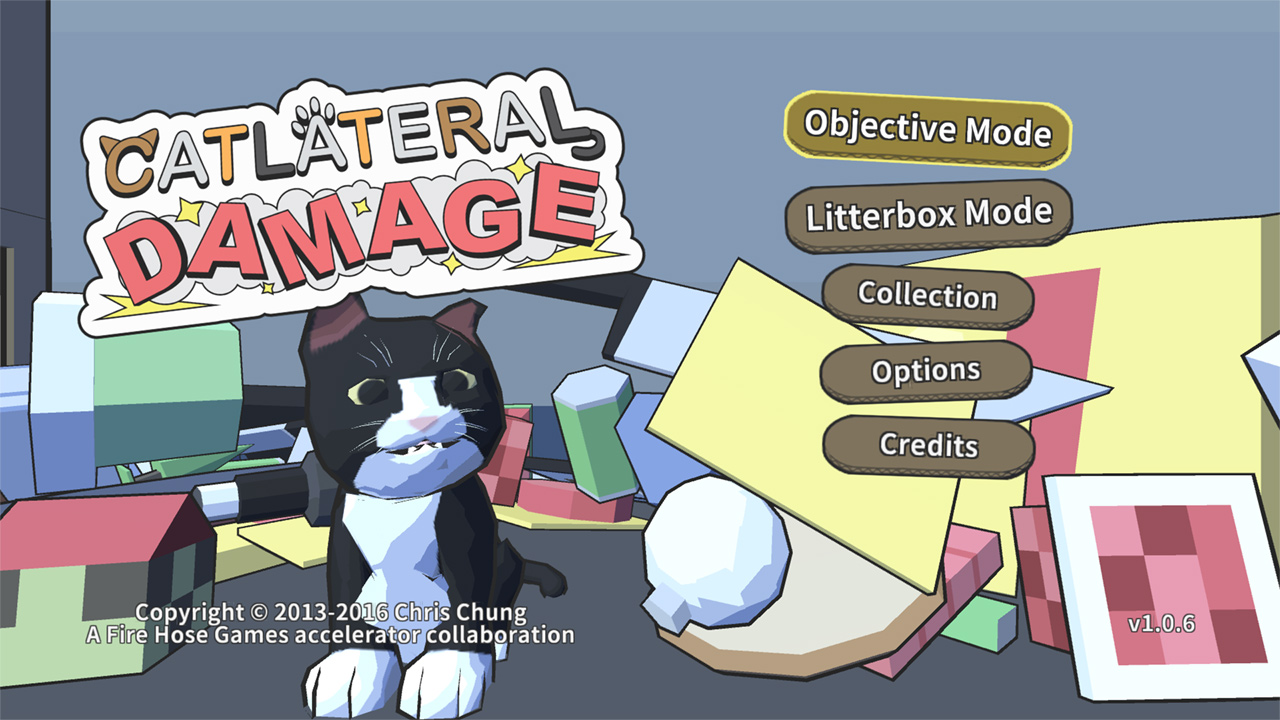Open the Options menu
The height and width of the screenshot is (720, 1280).
(926, 370)
